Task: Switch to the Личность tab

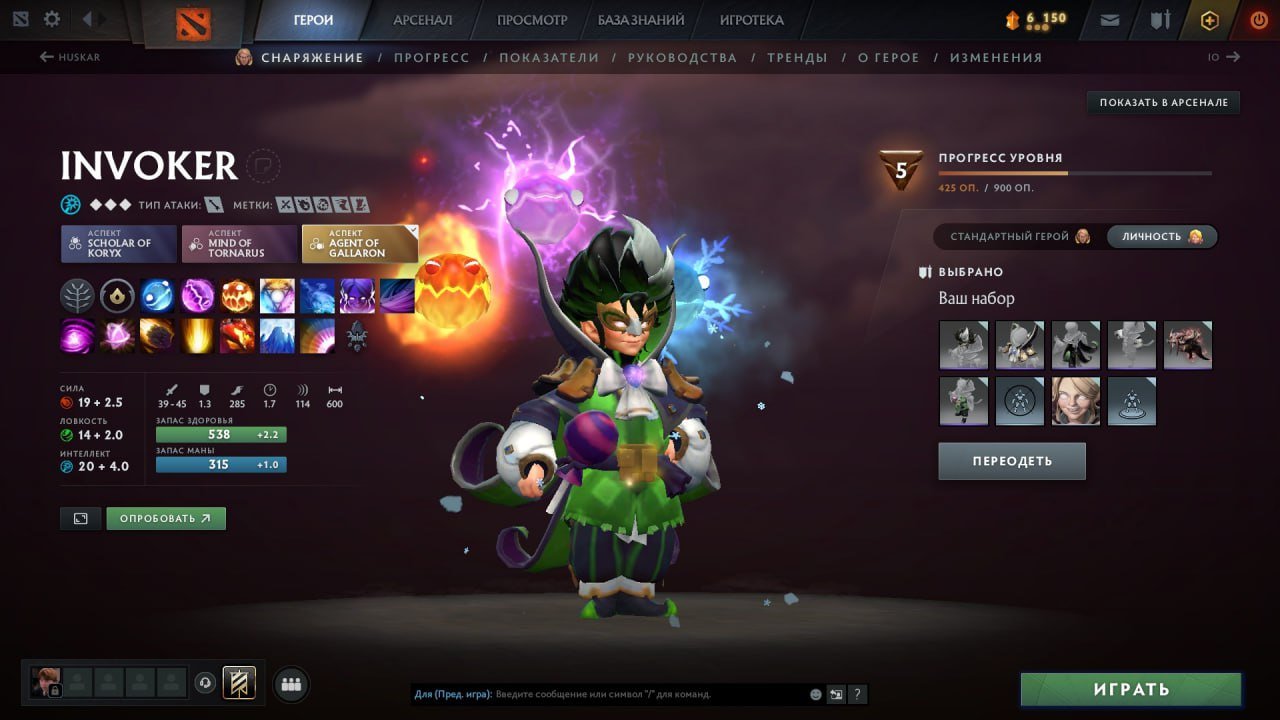Action: click(x=1160, y=236)
